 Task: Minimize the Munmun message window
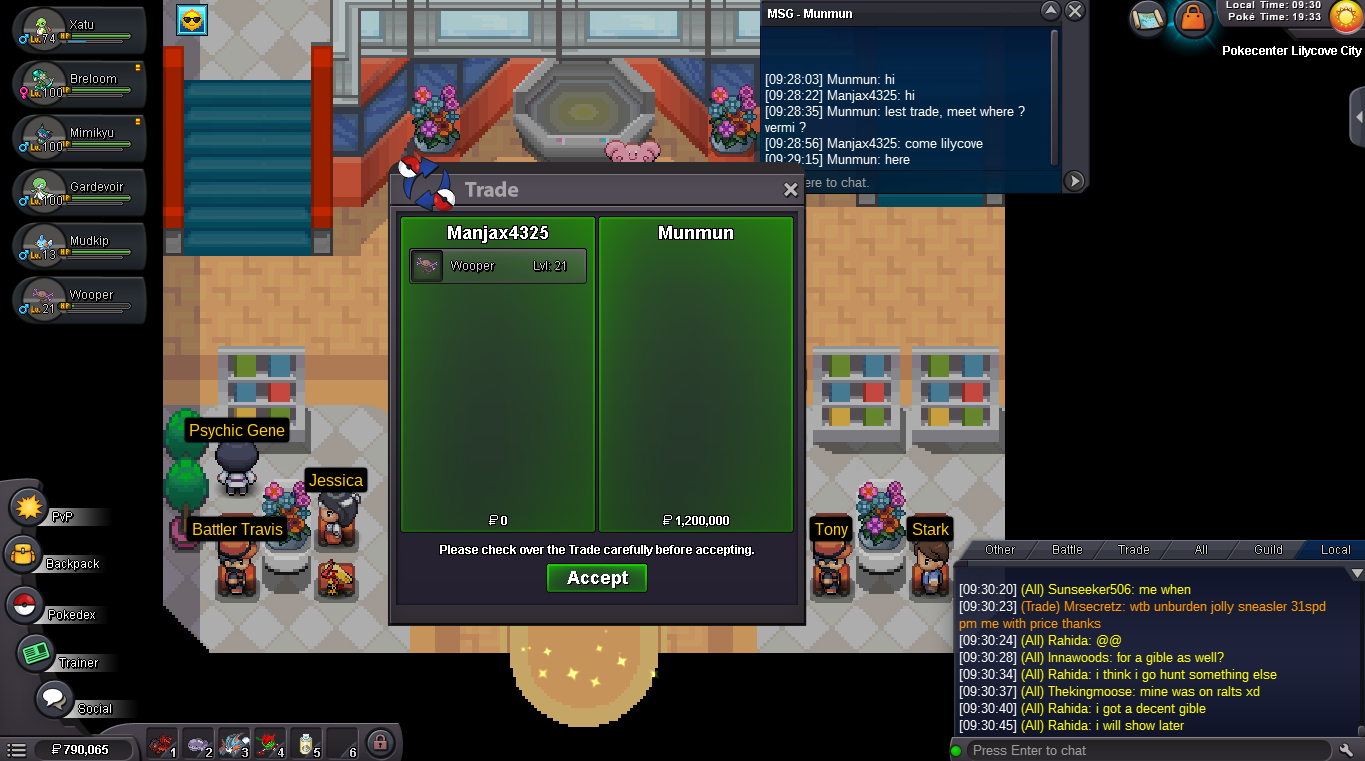(1050, 12)
